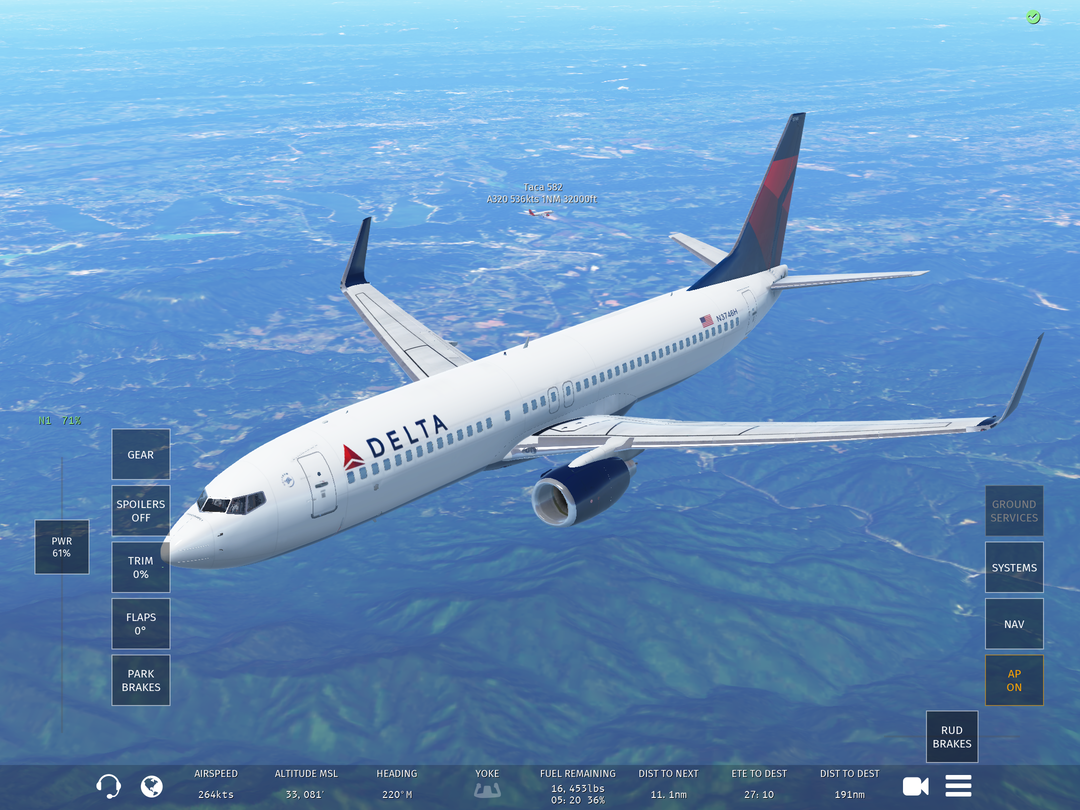Change the SPOILERS OFF setting
Image resolution: width=1080 pixels, height=810 pixels.
pyautogui.click(x=141, y=511)
